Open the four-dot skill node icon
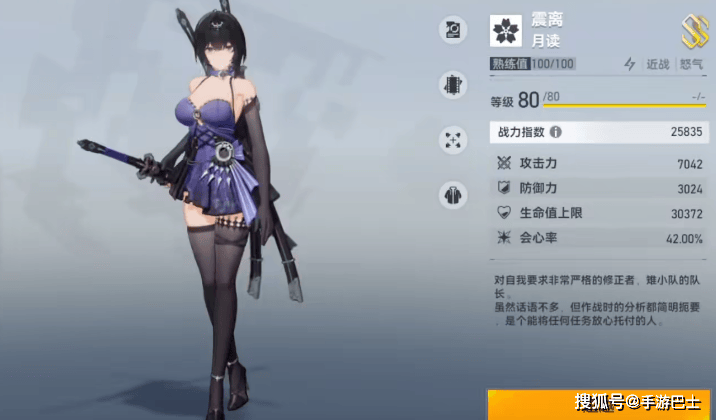 click(453, 139)
